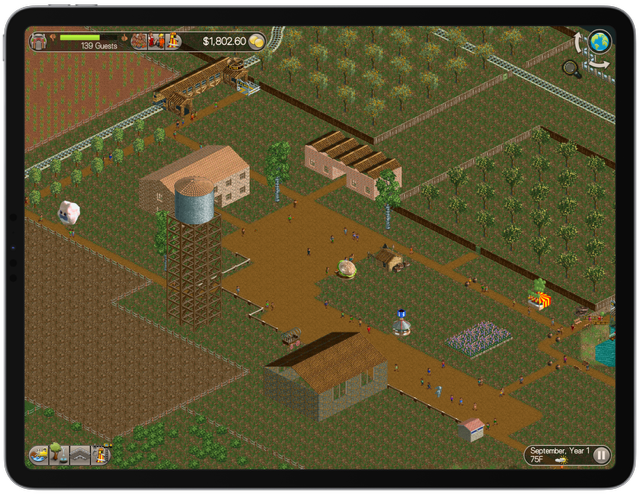Open the guests list icon
640x495 pixels.
[173, 41]
